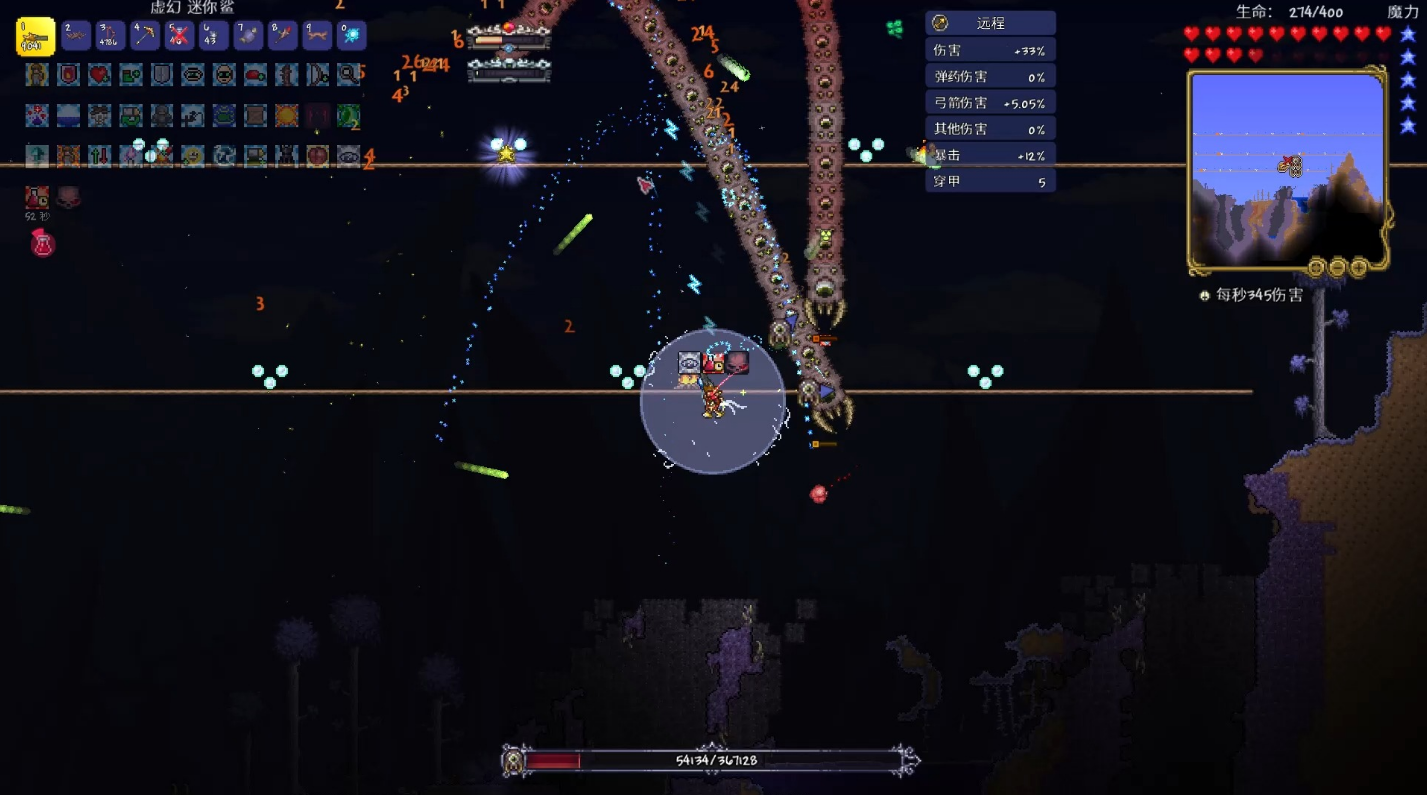Image resolution: width=1427 pixels, height=795 pixels.
Task: Click the potion sickness debuff icon with timer
Action: coord(37,197)
